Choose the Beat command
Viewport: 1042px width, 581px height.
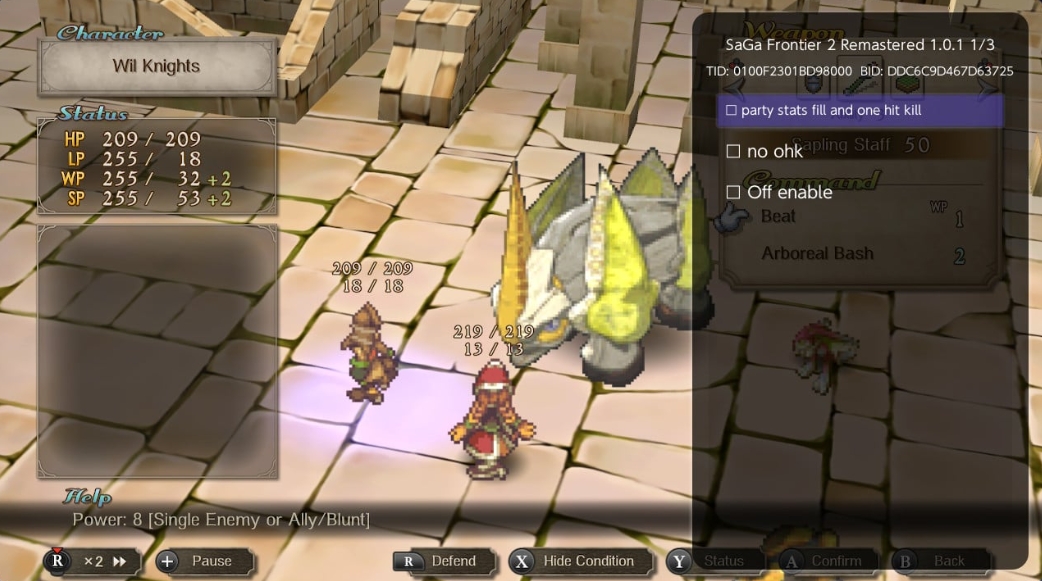point(780,217)
